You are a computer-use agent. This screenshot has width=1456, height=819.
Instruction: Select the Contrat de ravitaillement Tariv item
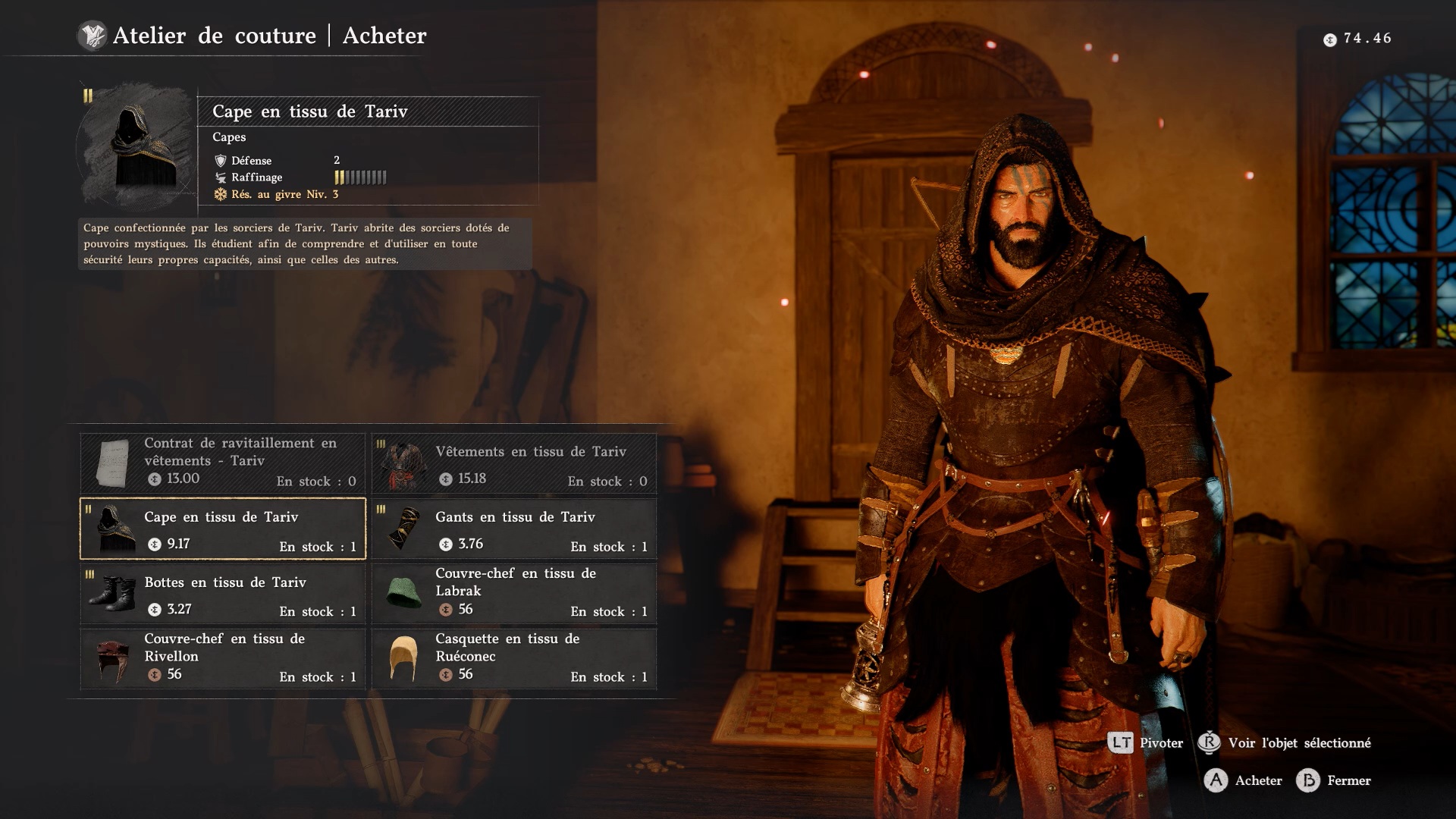223,463
